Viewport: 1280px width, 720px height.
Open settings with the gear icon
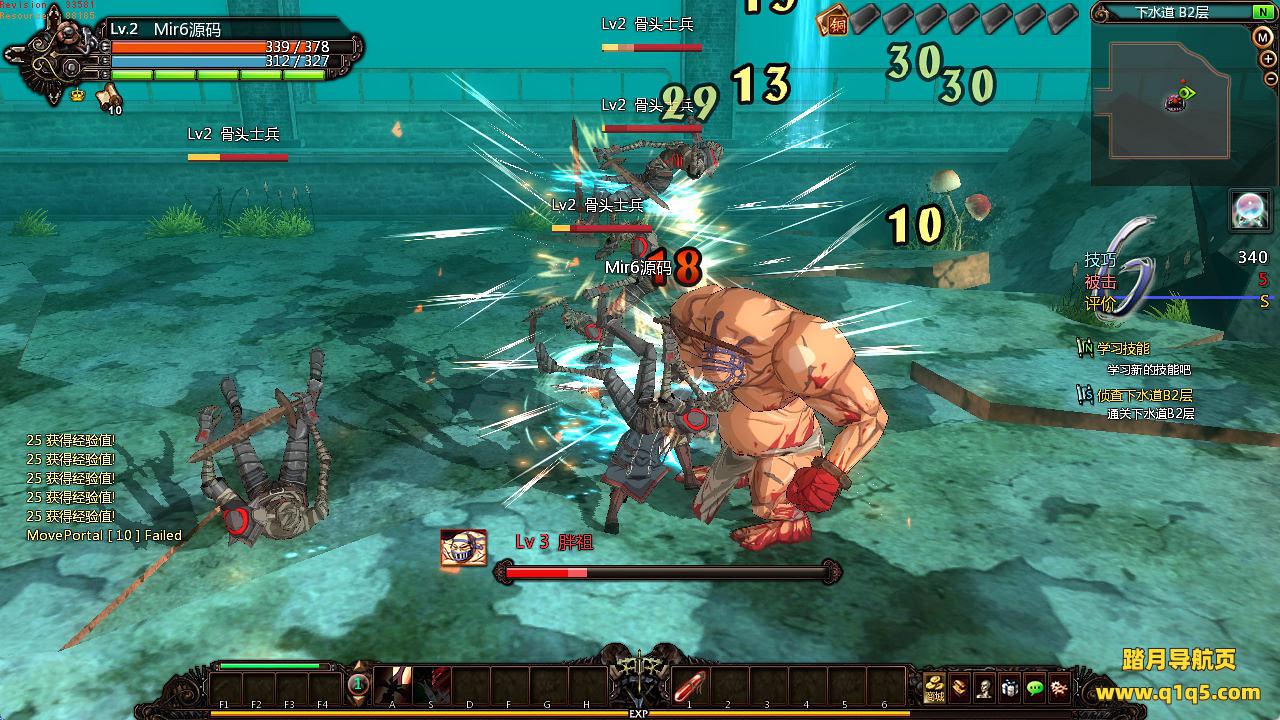coord(1059,687)
